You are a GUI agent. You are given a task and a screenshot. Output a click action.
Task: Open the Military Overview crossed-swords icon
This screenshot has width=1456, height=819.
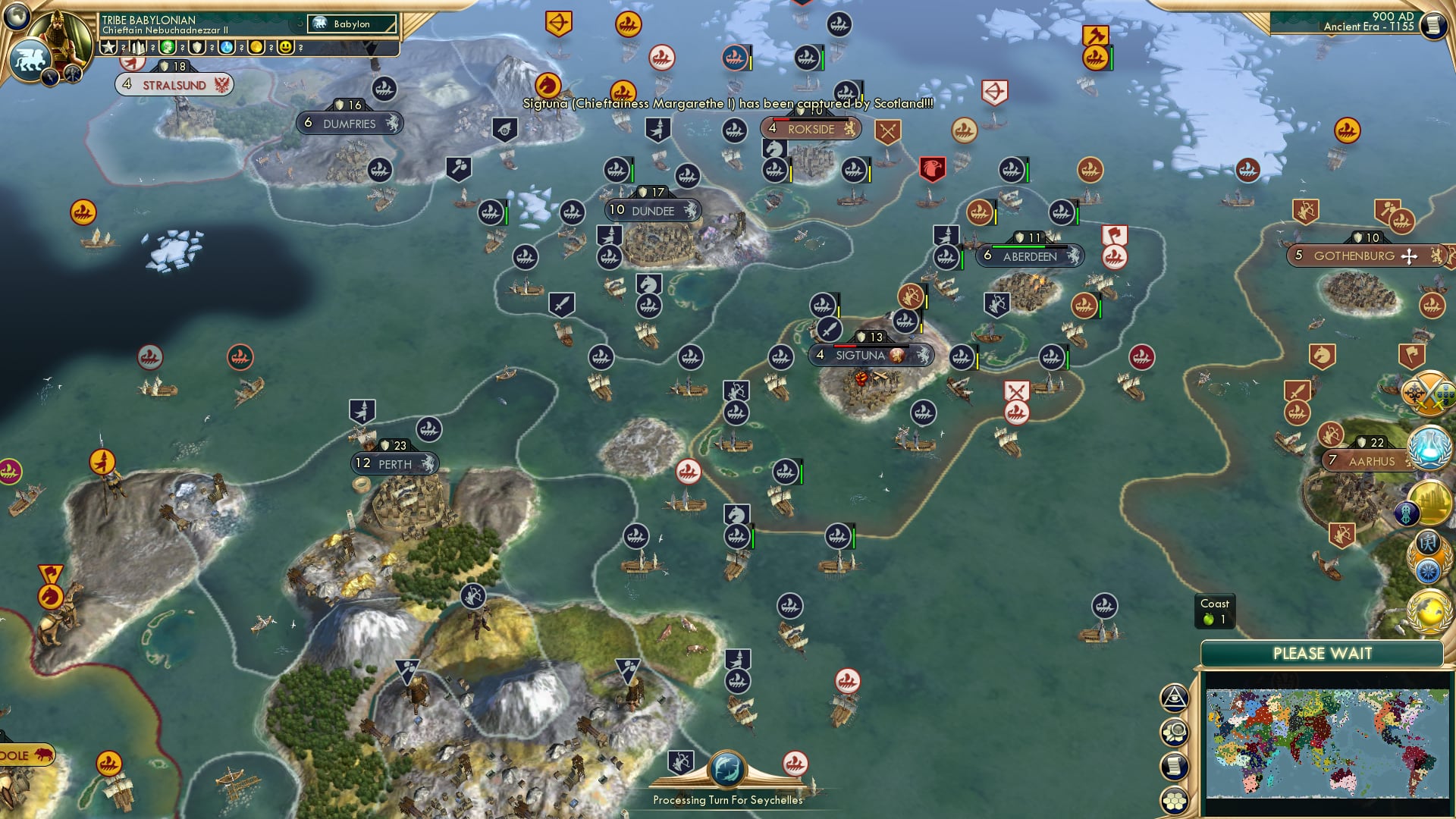1429,394
